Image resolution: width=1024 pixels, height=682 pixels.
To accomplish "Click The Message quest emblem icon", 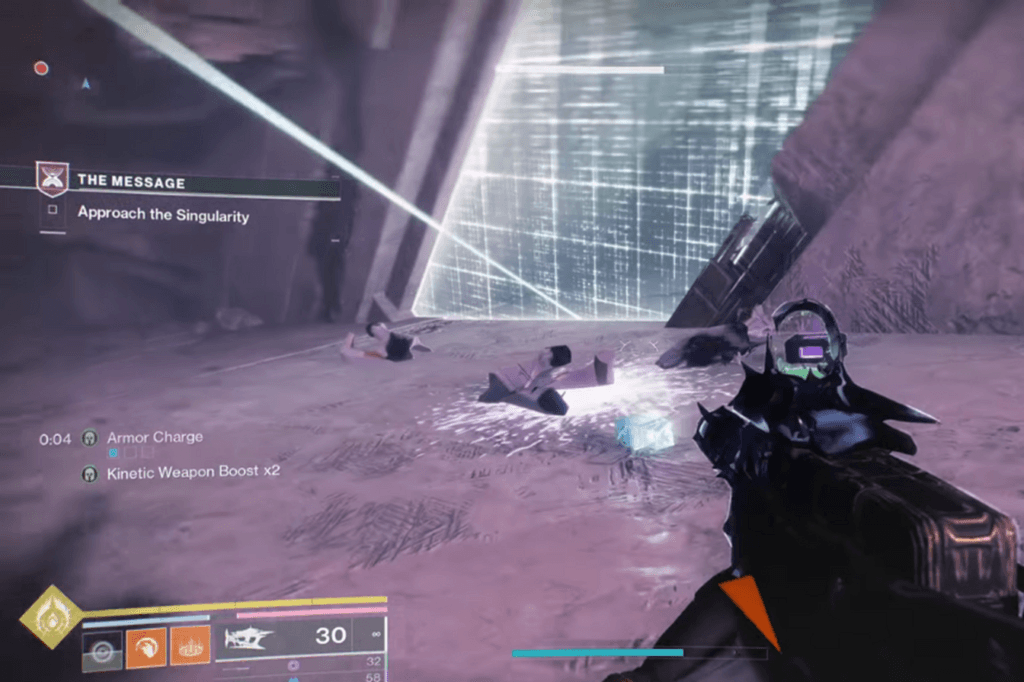I will (x=52, y=179).
